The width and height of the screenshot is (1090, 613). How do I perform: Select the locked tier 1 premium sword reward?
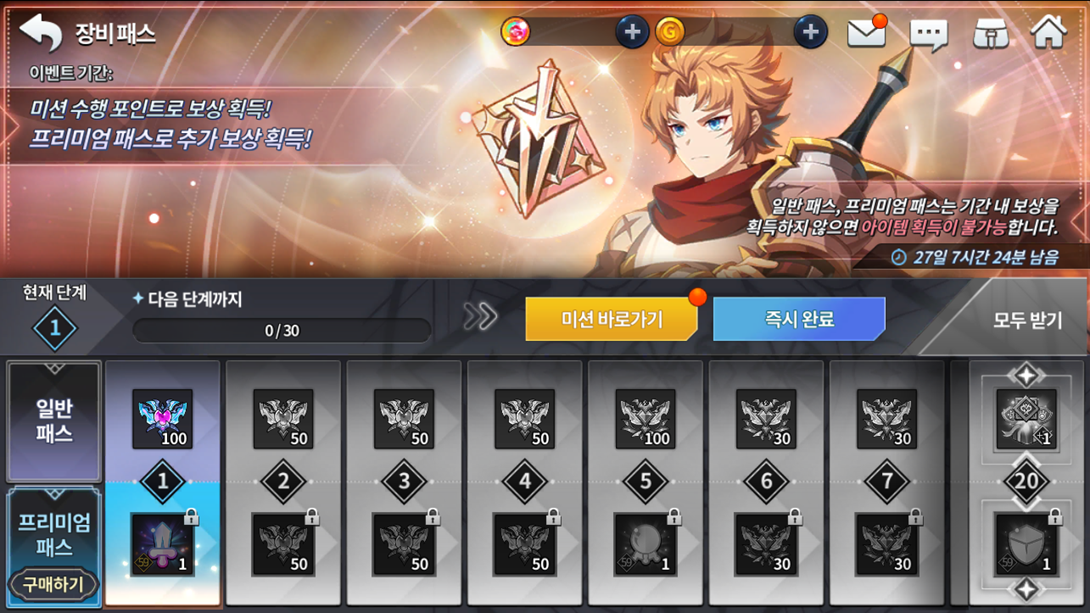click(x=162, y=545)
